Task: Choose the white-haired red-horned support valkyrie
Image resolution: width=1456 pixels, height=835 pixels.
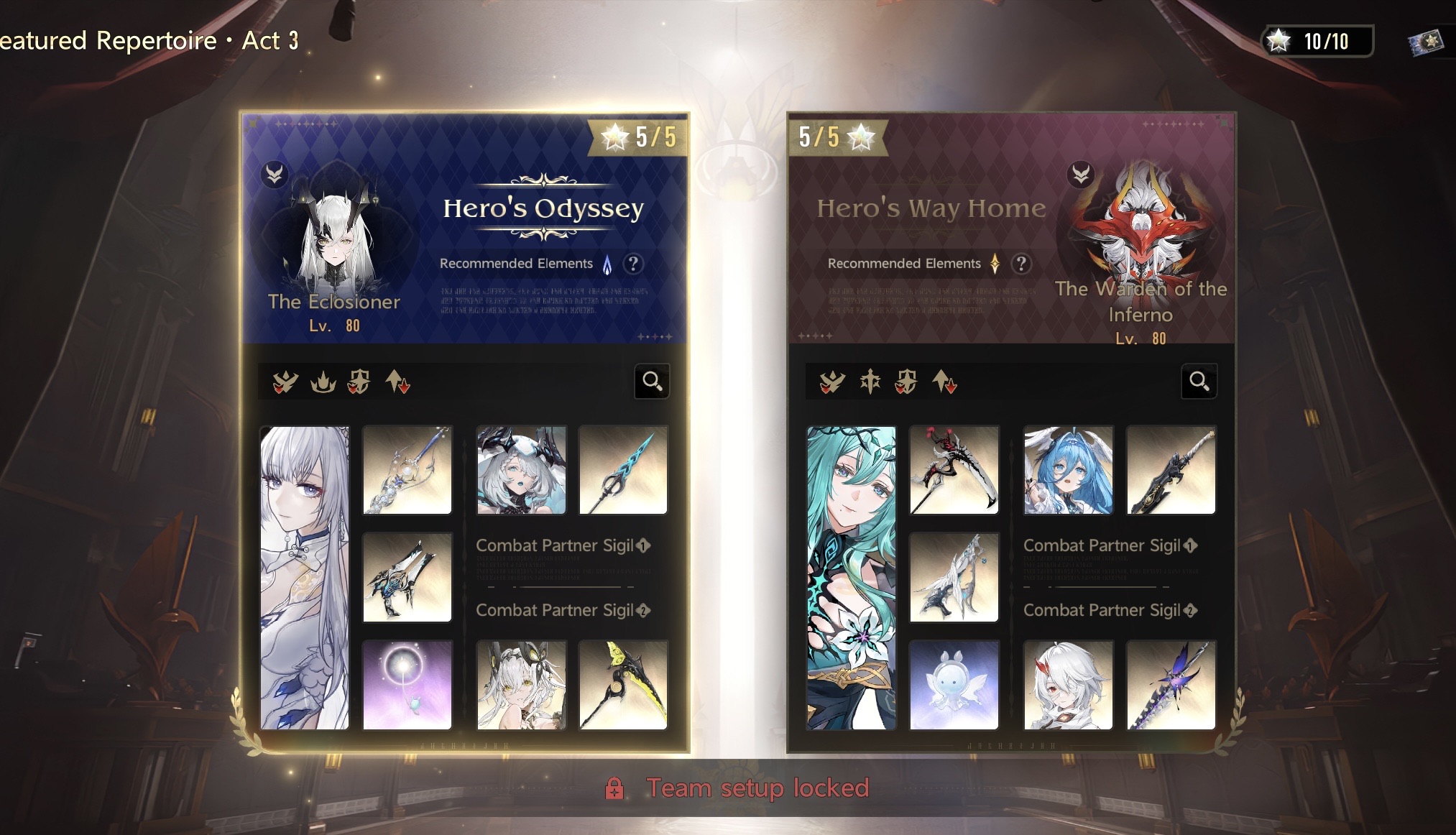Action: tap(1069, 685)
